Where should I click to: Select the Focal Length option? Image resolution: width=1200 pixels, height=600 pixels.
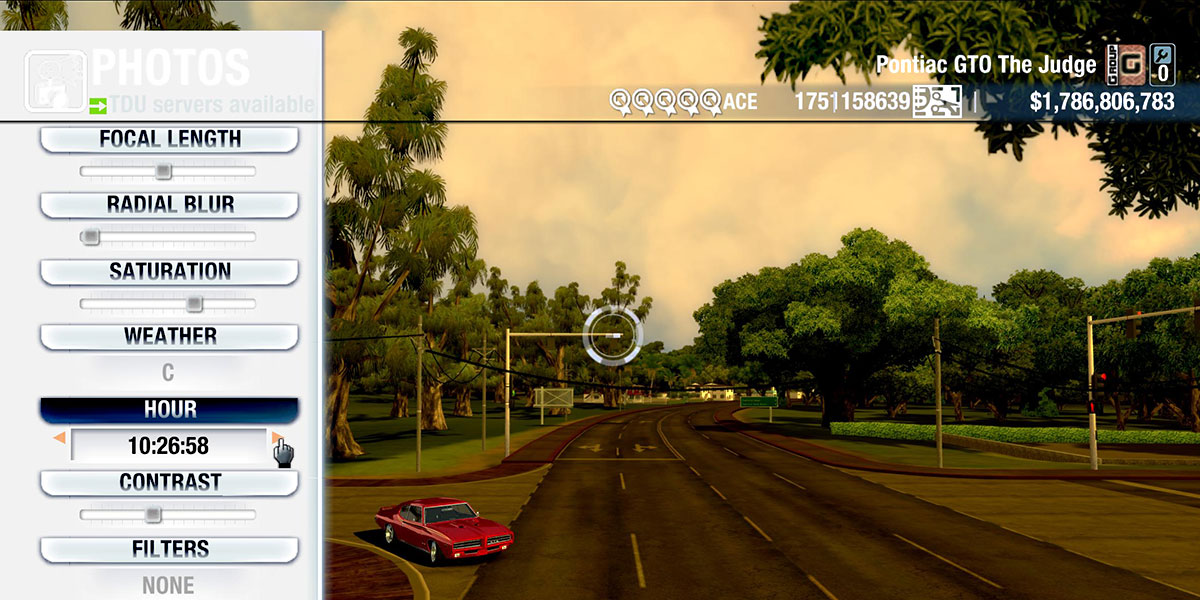point(169,140)
